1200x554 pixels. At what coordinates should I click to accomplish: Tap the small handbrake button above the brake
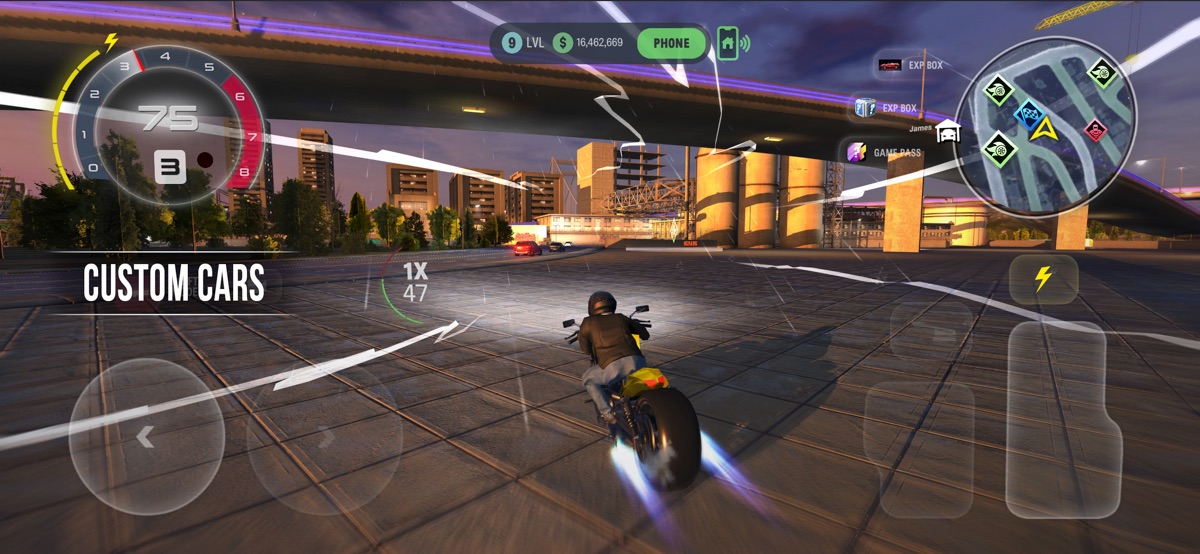coord(930,329)
